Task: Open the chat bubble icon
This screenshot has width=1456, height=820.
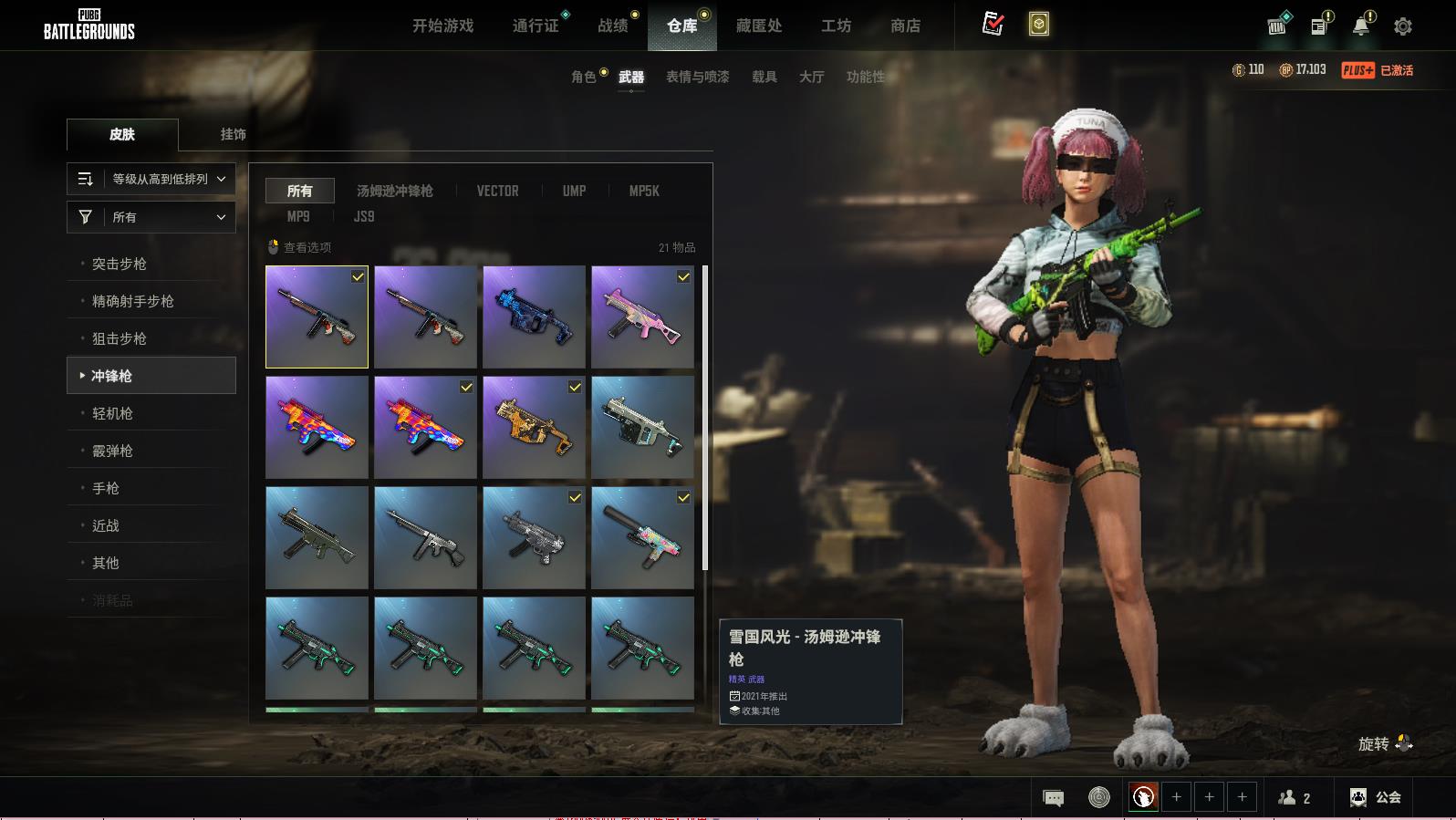Action: pyautogui.click(x=1053, y=798)
